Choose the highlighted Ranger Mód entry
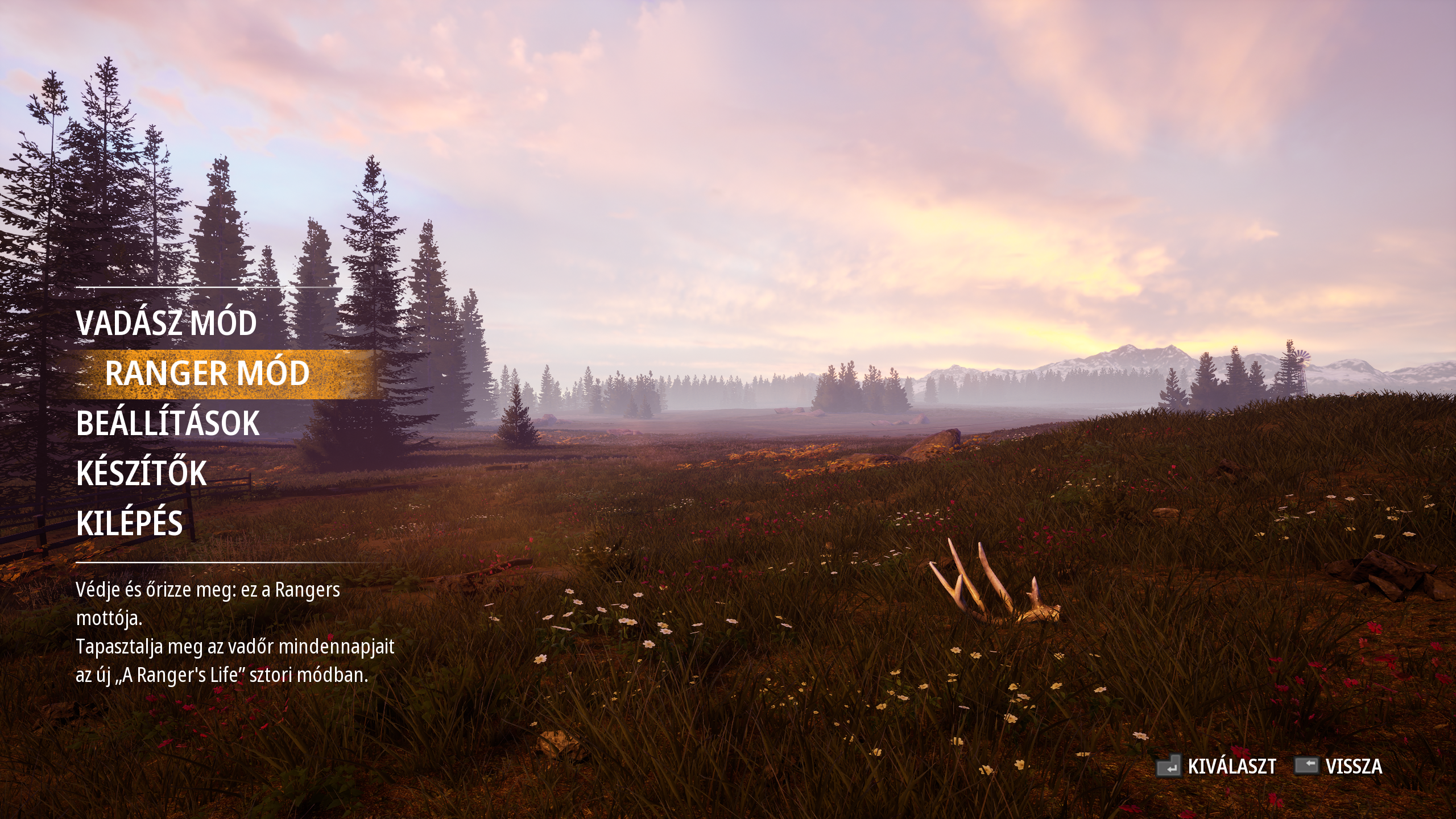Screen dimensions: 1456x819 coord(207,374)
